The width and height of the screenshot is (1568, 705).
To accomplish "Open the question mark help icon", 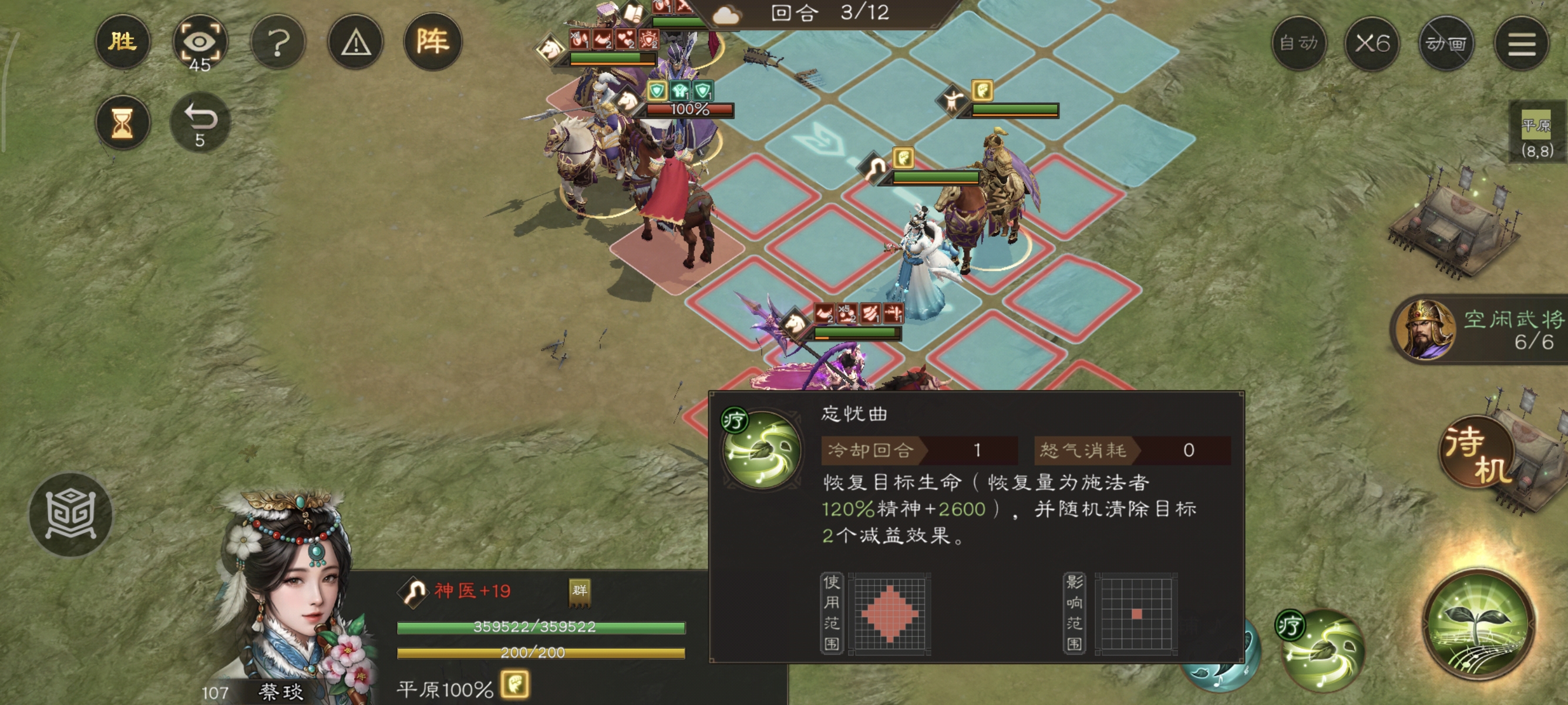I will (280, 43).
